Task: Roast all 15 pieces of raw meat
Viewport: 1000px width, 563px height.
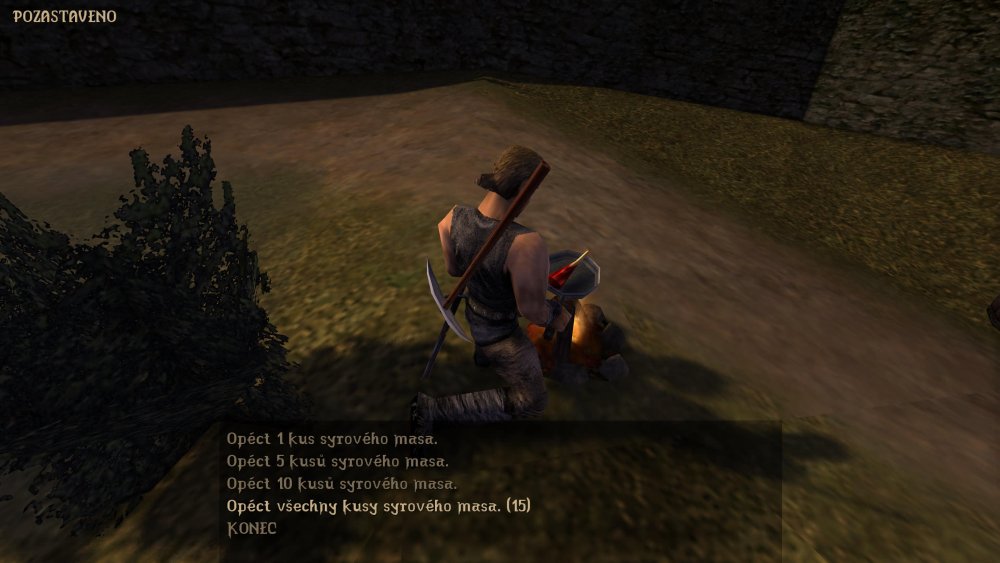Action: click(x=378, y=506)
